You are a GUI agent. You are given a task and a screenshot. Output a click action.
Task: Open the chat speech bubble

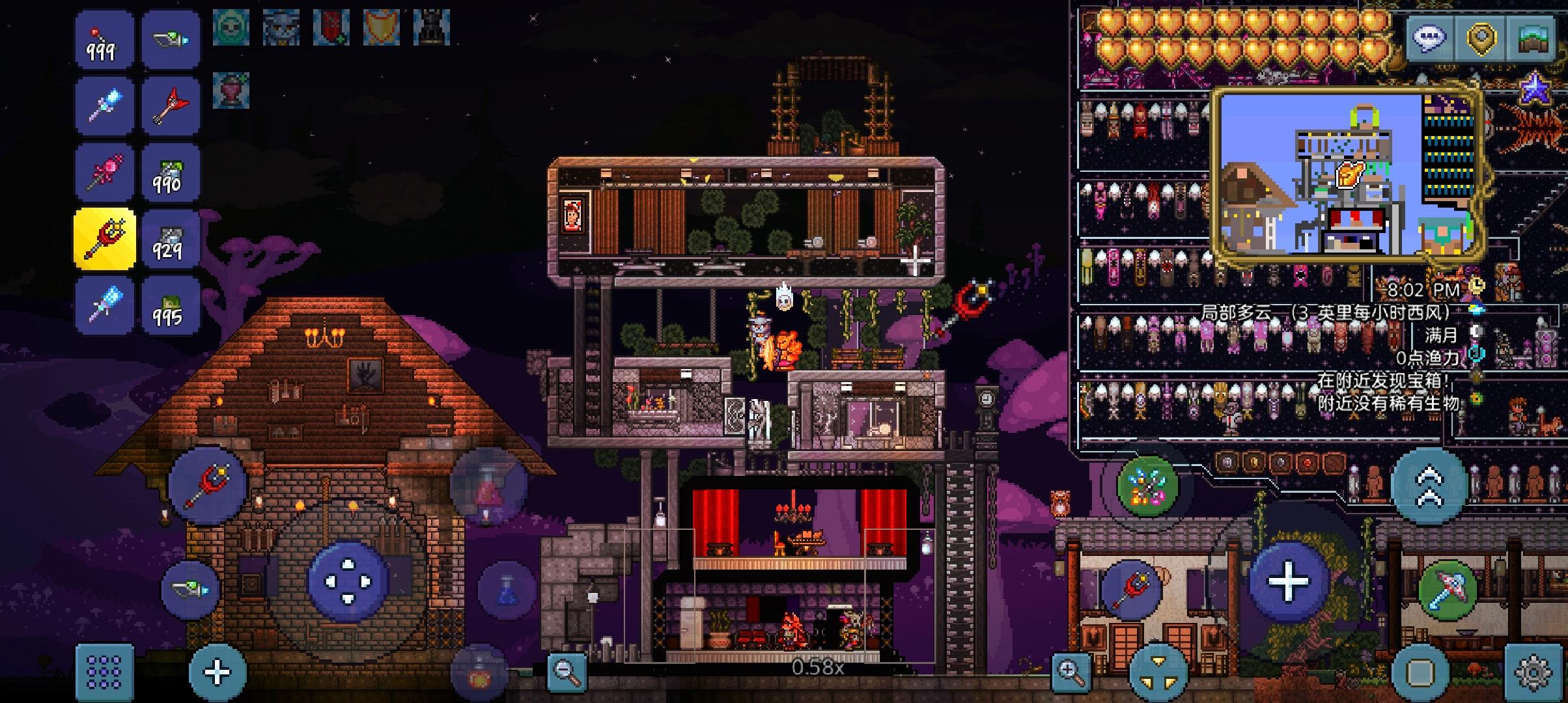(x=1429, y=38)
